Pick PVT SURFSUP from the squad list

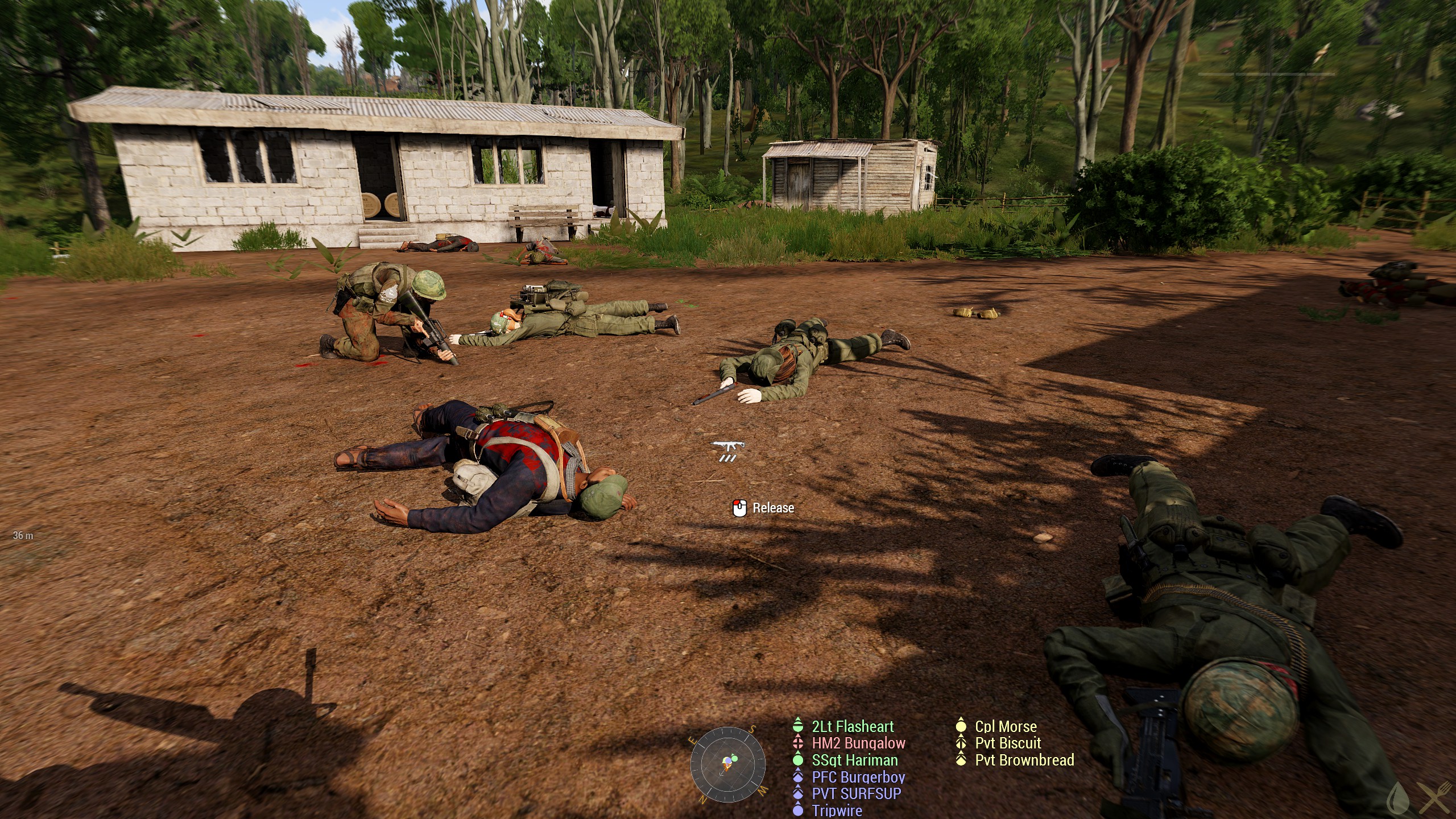856,793
